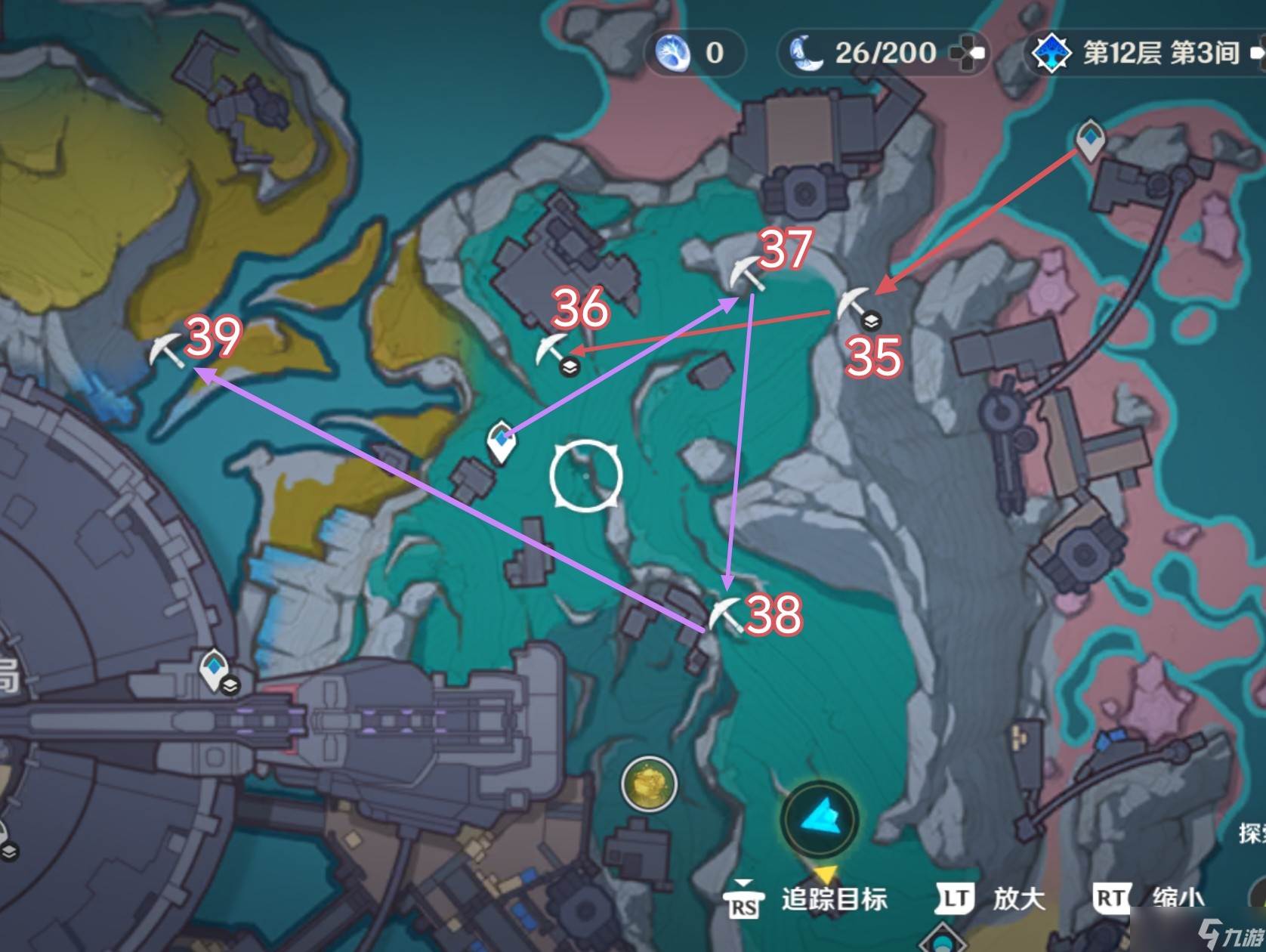Image resolution: width=1266 pixels, height=952 pixels.
Task: Select the pickaxe marker numbered 39
Action: pos(166,351)
